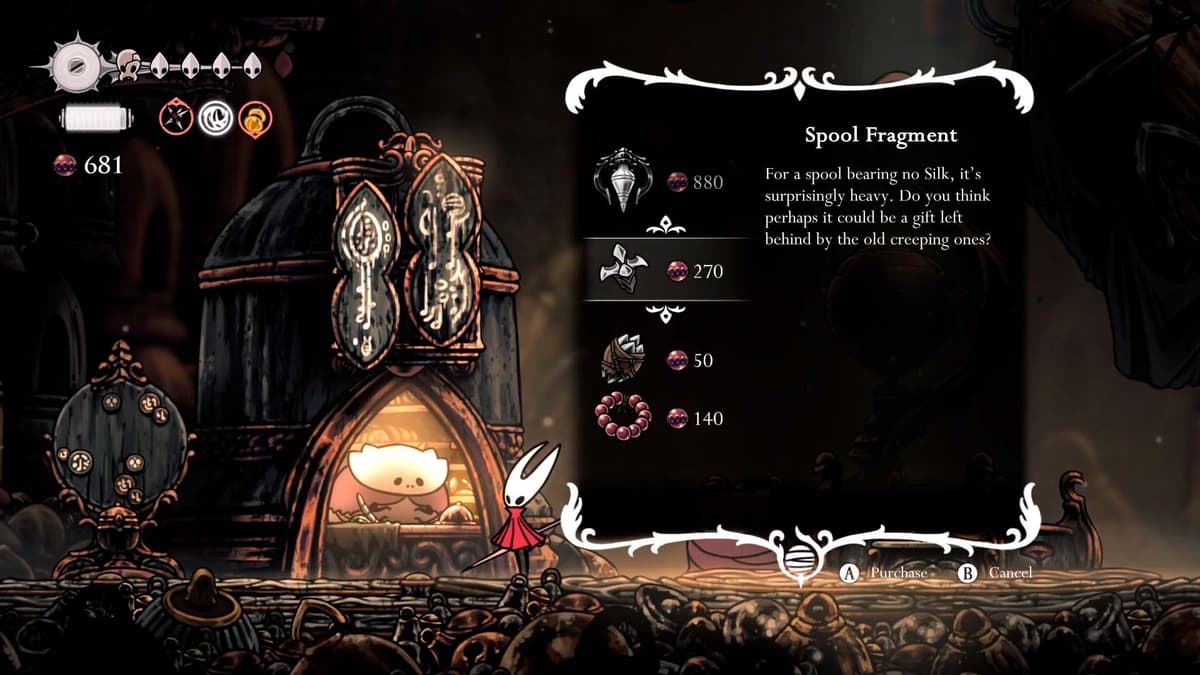Image resolution: width=1200 pixels, height=675 pixels.
Task: Click the white spiral skill icon
Action: coord(214,120)
